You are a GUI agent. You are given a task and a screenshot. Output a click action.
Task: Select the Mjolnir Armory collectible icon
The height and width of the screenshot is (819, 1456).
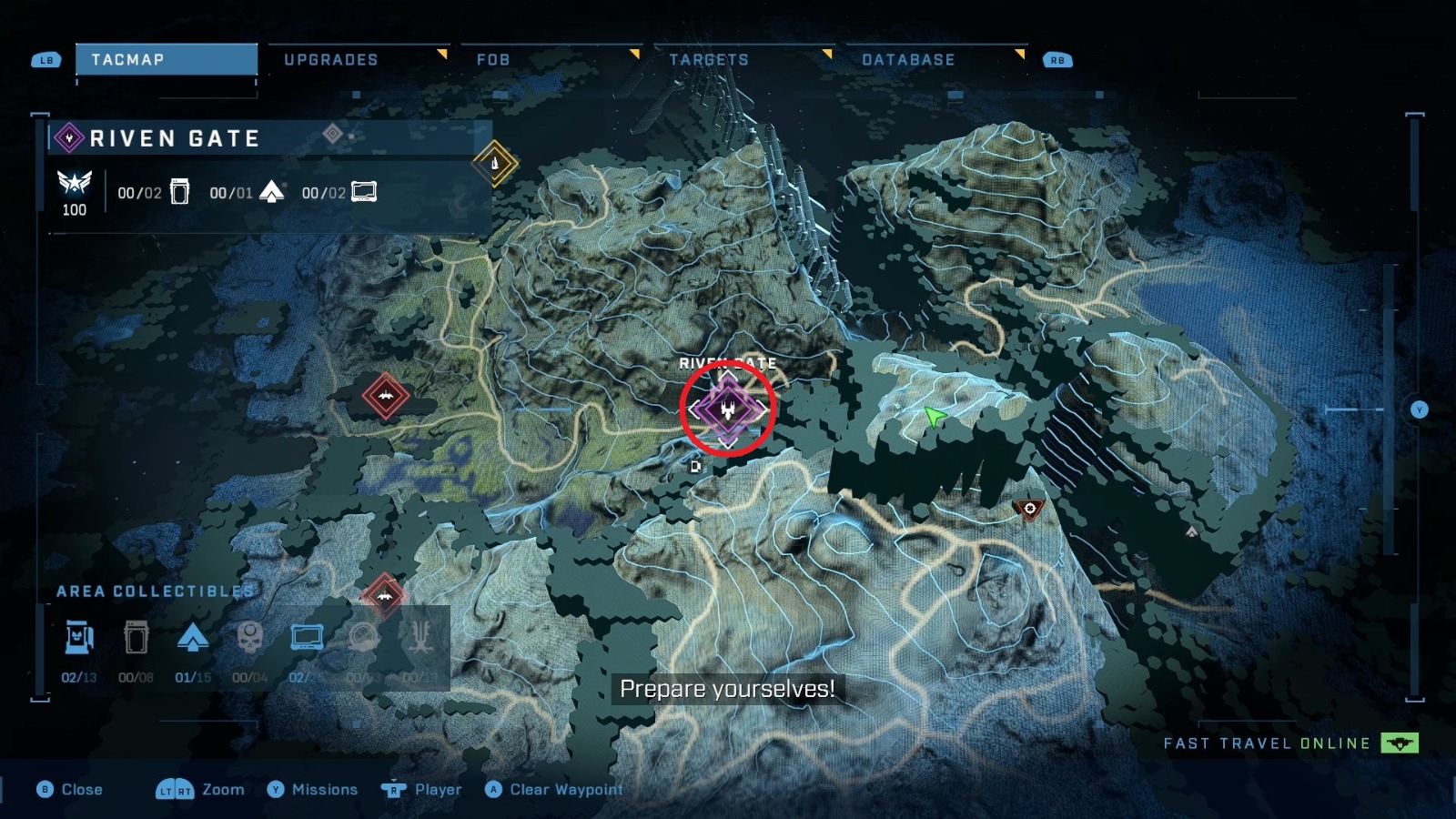click(x=78, y=637)
